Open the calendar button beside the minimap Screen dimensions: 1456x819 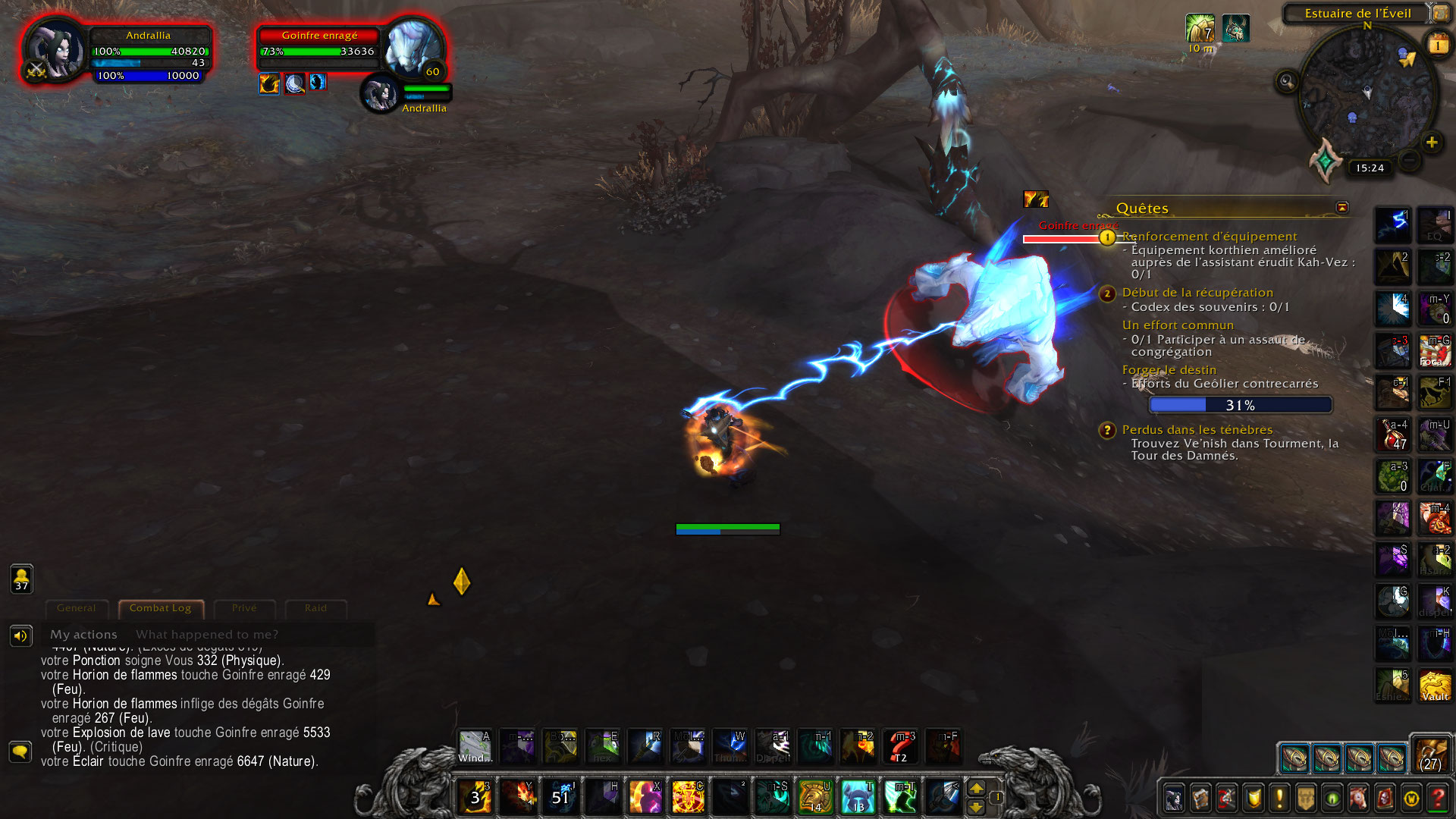pos(1438,45)
